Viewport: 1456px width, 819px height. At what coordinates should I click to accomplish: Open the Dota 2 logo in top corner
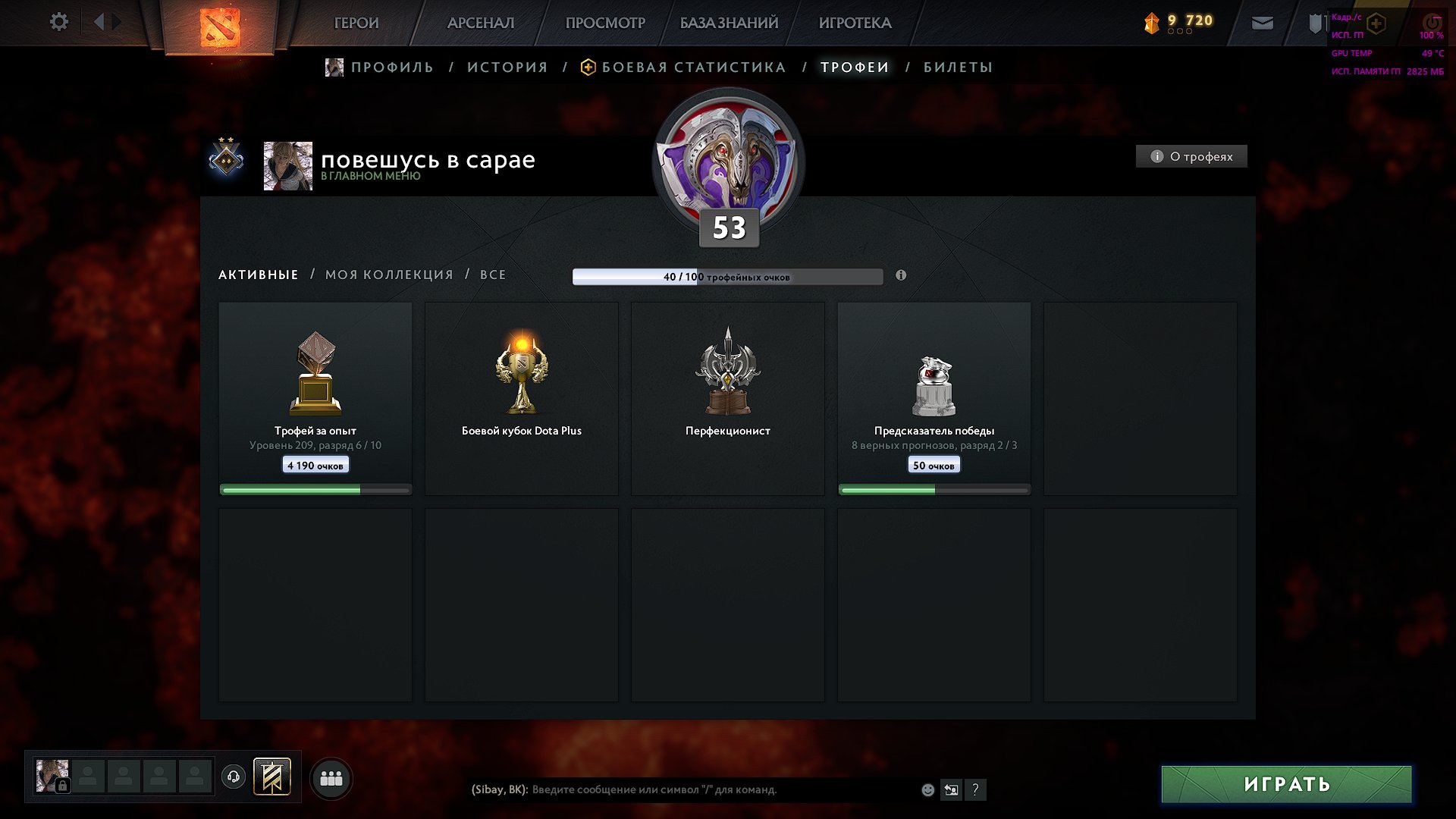click(220, 29)
